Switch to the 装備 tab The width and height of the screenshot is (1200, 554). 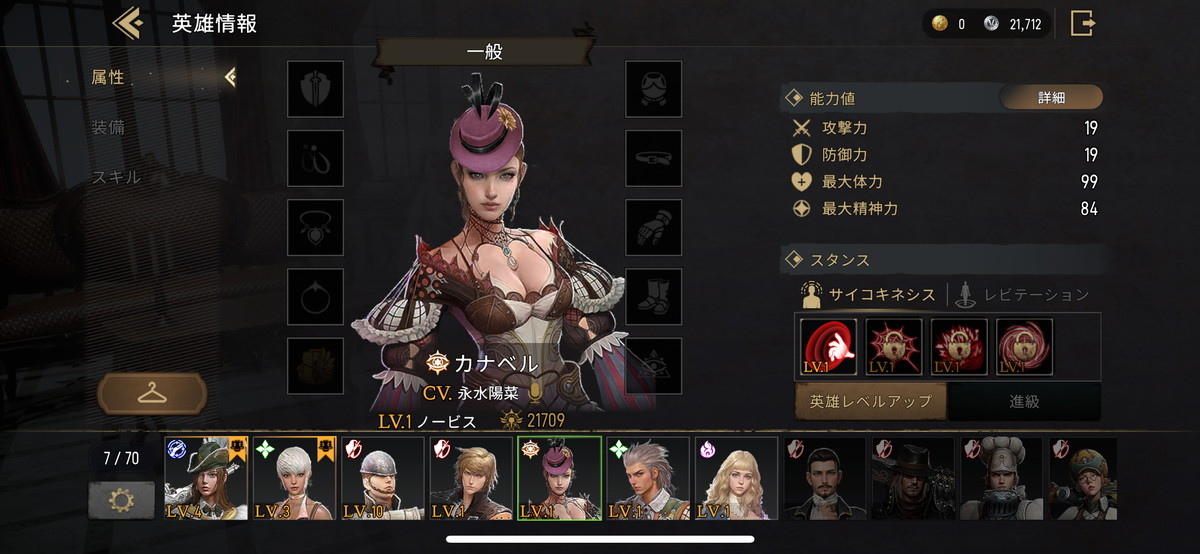[x=108, y=127]
